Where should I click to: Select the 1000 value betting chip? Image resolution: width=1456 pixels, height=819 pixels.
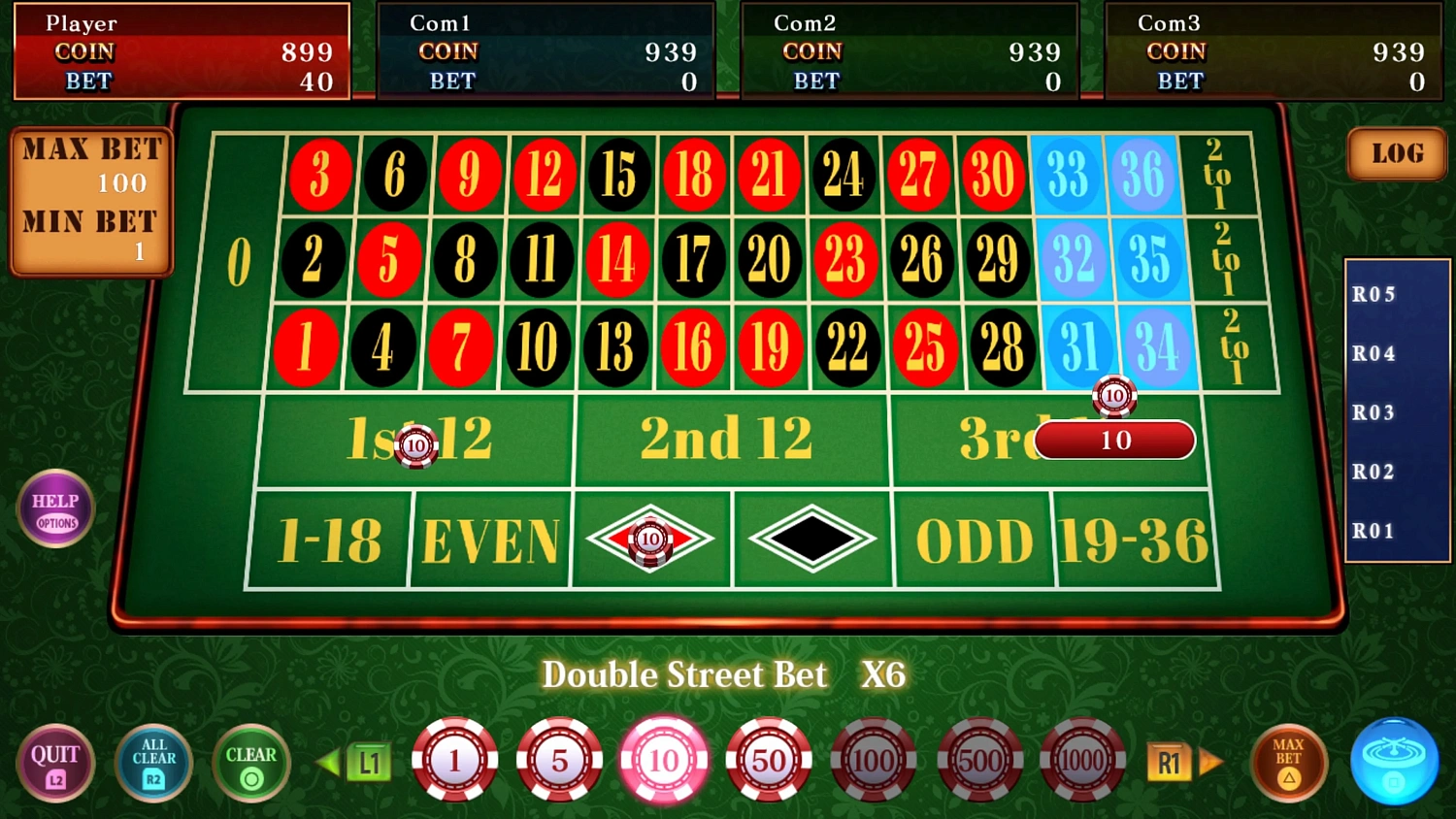point(1082,761)
